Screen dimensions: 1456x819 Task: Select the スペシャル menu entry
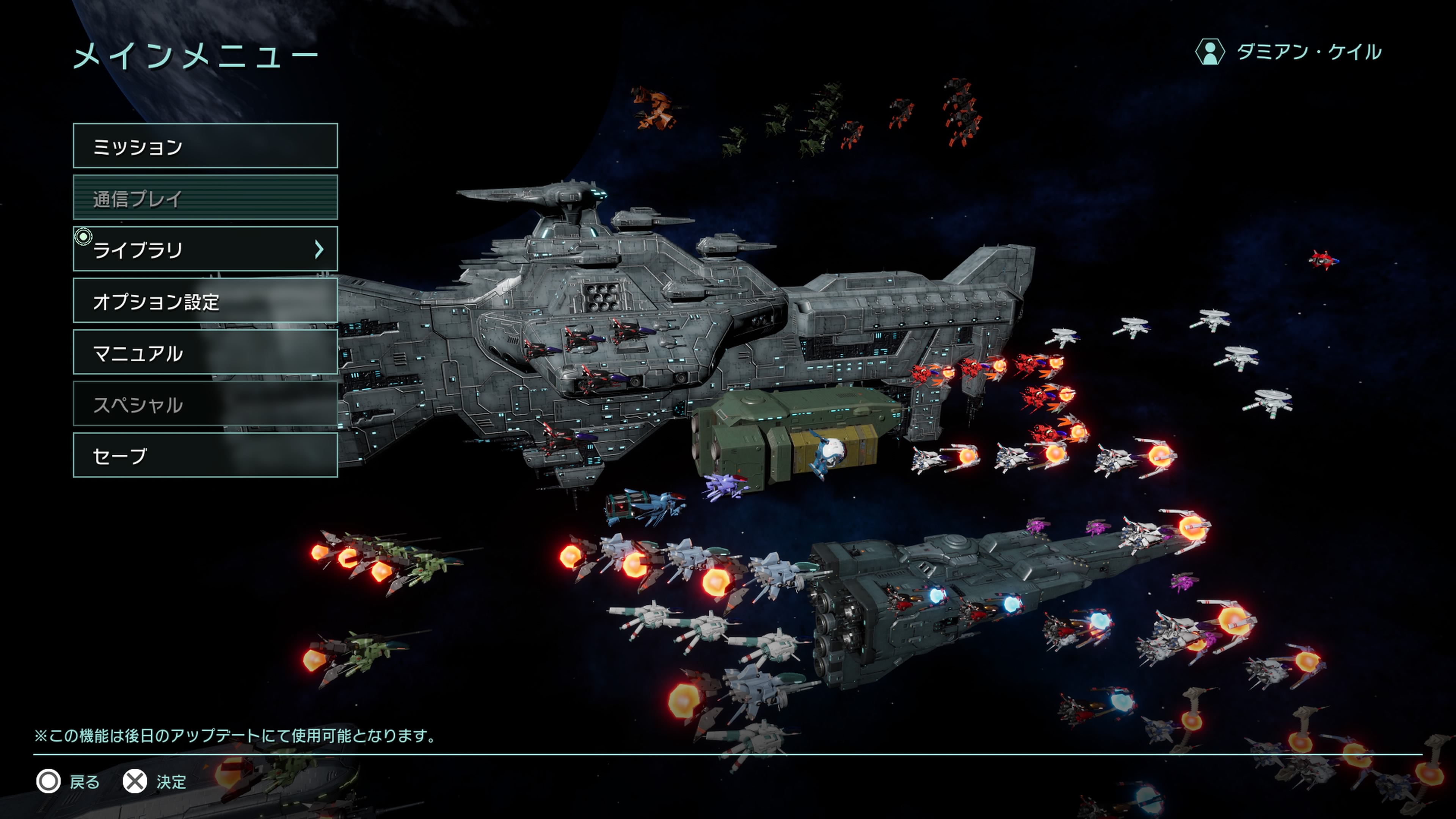pos(205,404)
